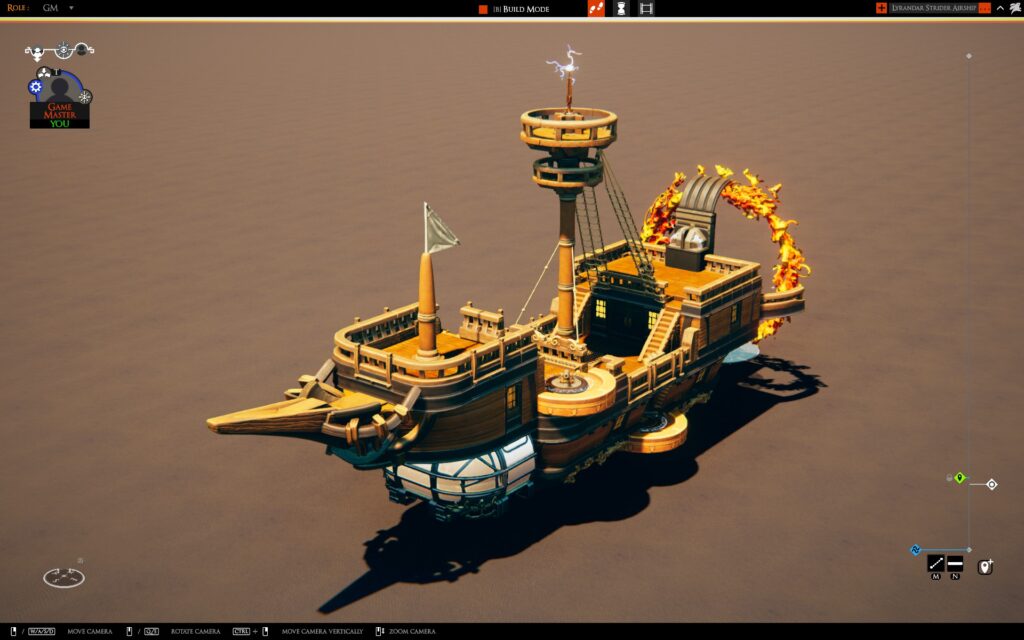The height and width of the screenshot is (640, 1024).
Task: Collapse the top bar with the caret arrow
Action: pyautogui.click(x=1000, y=8)
